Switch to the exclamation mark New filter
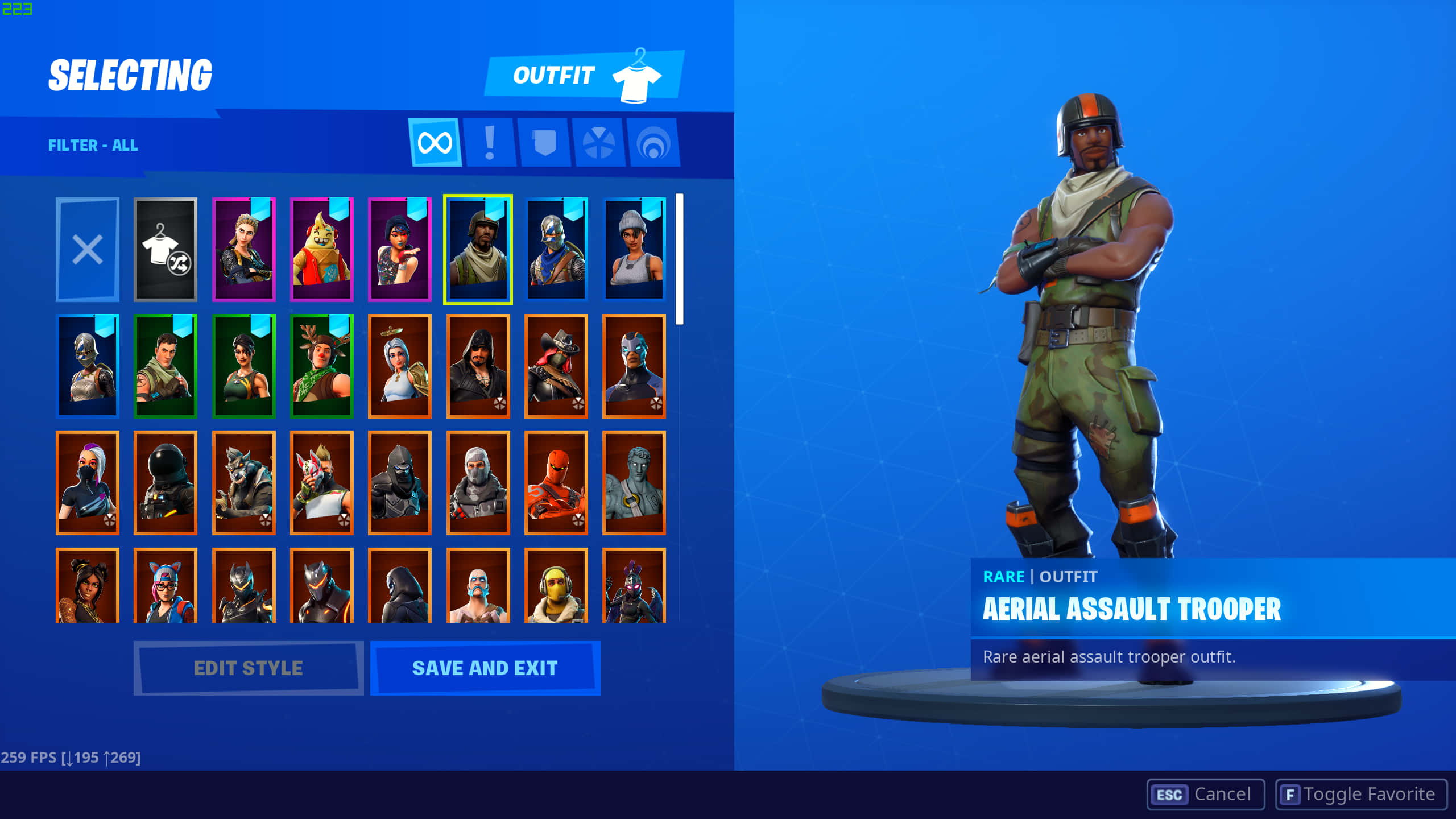Screen dimensions: 1456x819 (490, 143)
